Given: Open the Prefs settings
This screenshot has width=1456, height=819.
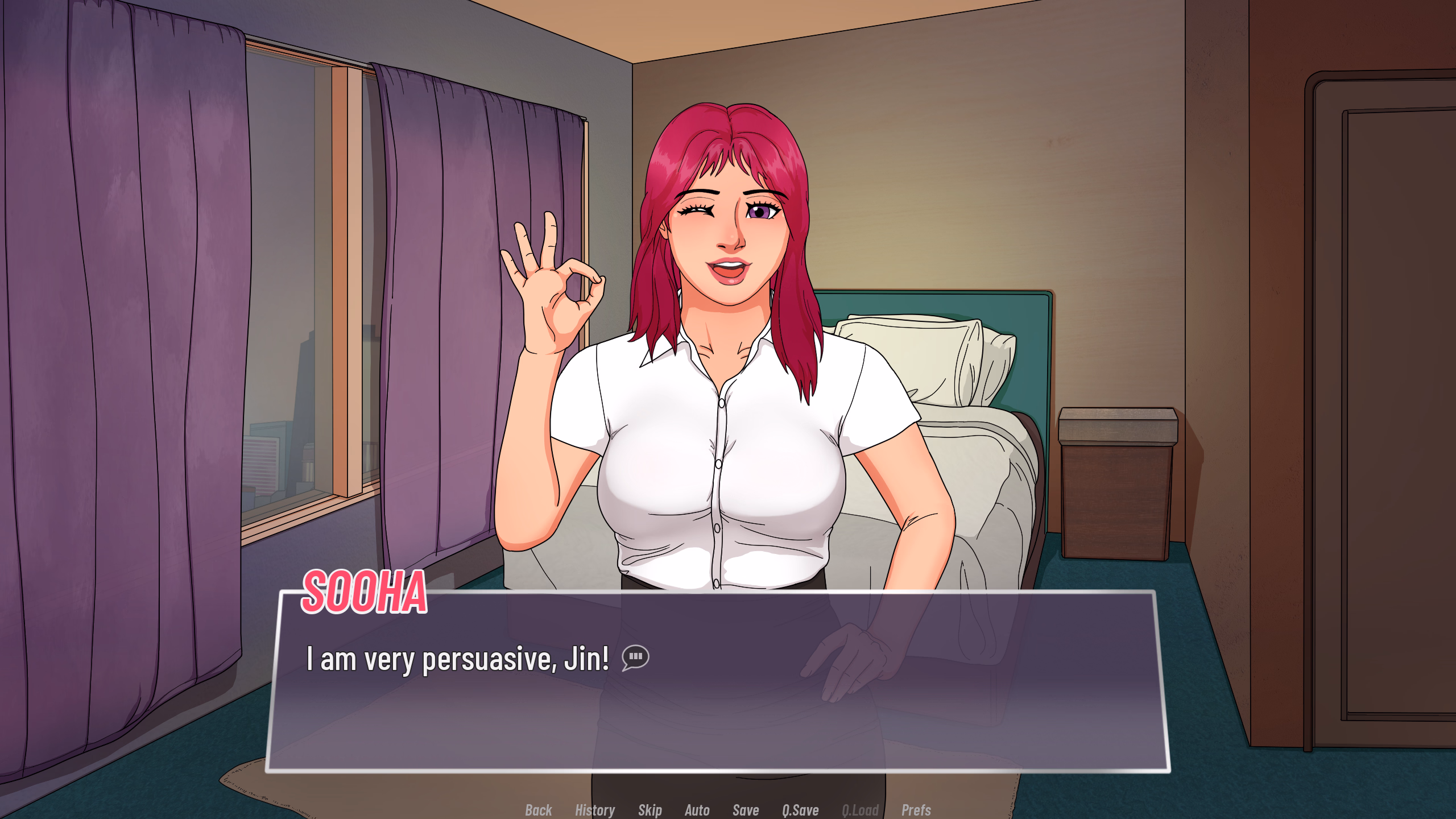Looking at the screenshot, I should pos(916,810).
